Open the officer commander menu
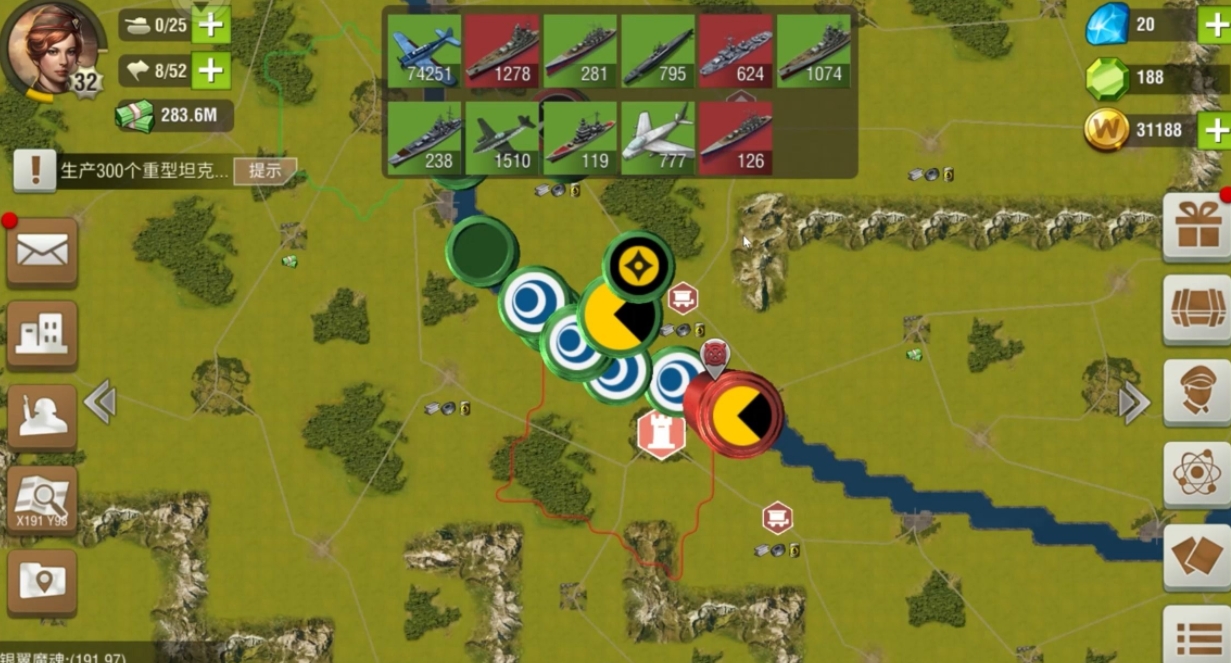 point(1197,393)
